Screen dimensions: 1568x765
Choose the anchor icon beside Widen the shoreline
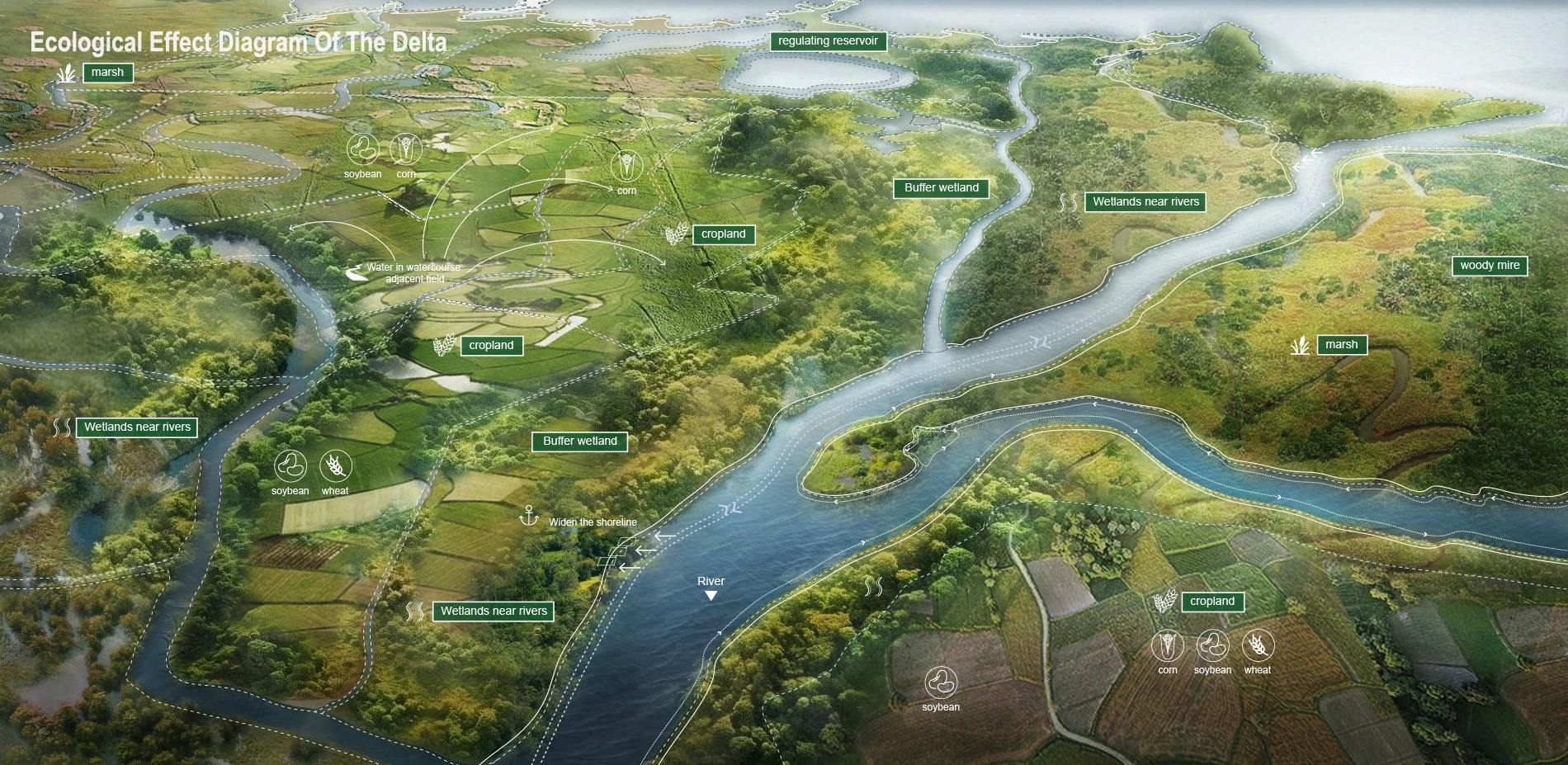click(x=528, y=517)
